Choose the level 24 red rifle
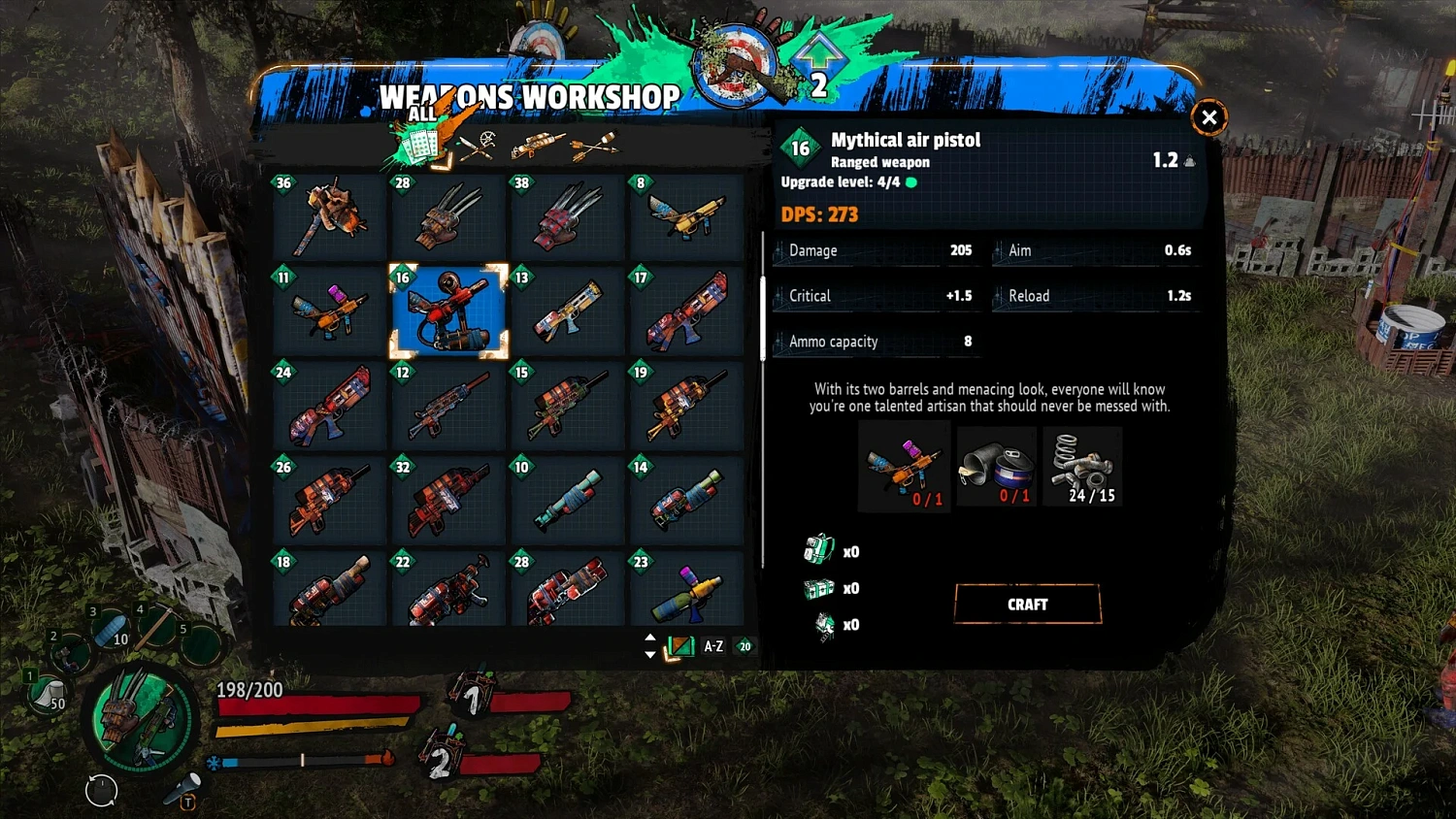Screen dimensions: 1456x819 tap(330, 406)
